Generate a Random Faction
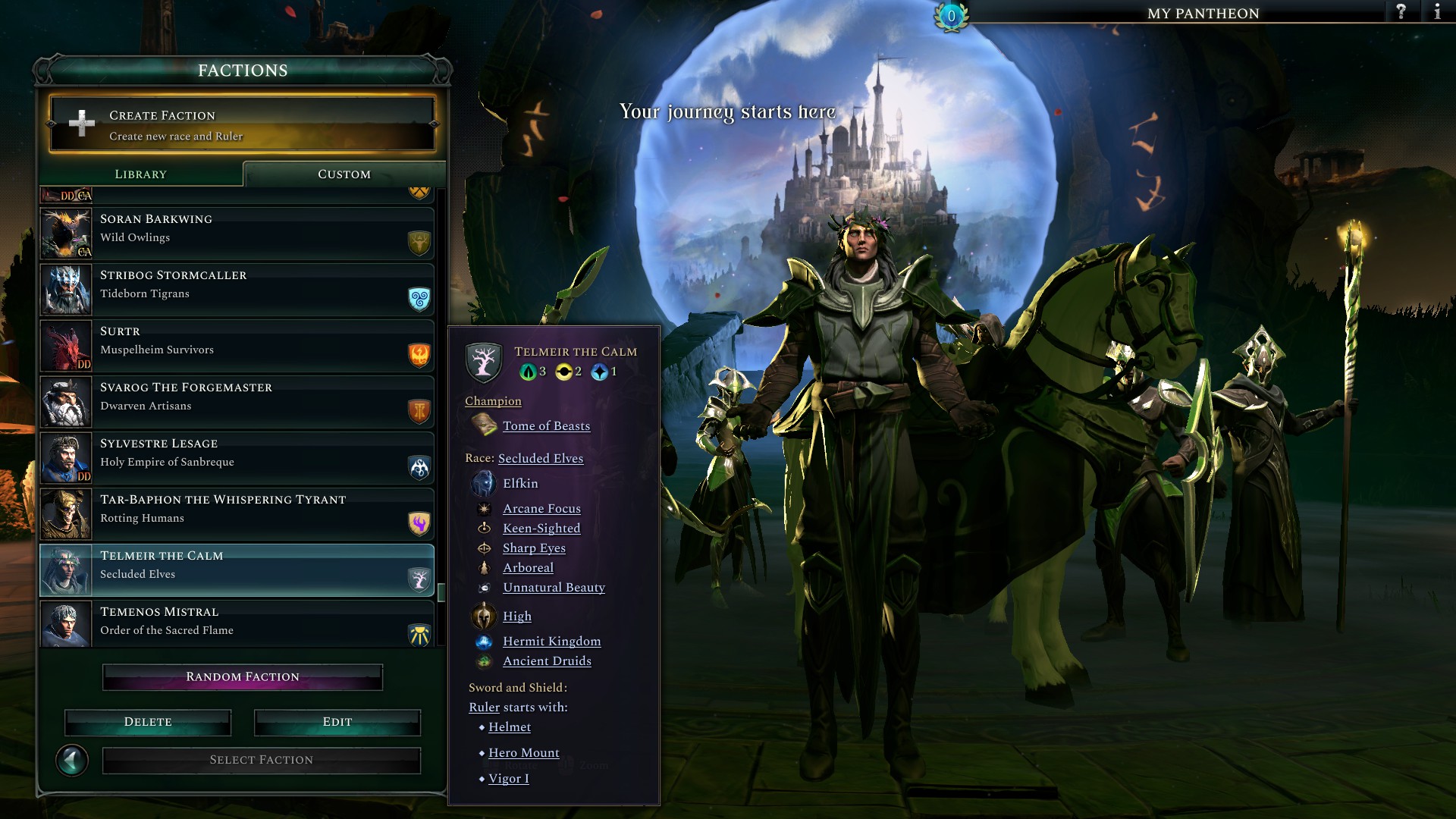This screenshot has height=819, width=1456. pos(243,677)
